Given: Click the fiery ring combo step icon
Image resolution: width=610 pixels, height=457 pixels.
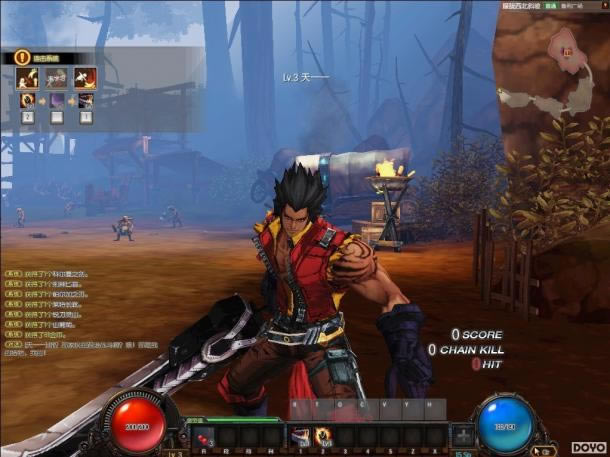Looking at the screenshot, I should pyautogui.click(x=27, y=100).
